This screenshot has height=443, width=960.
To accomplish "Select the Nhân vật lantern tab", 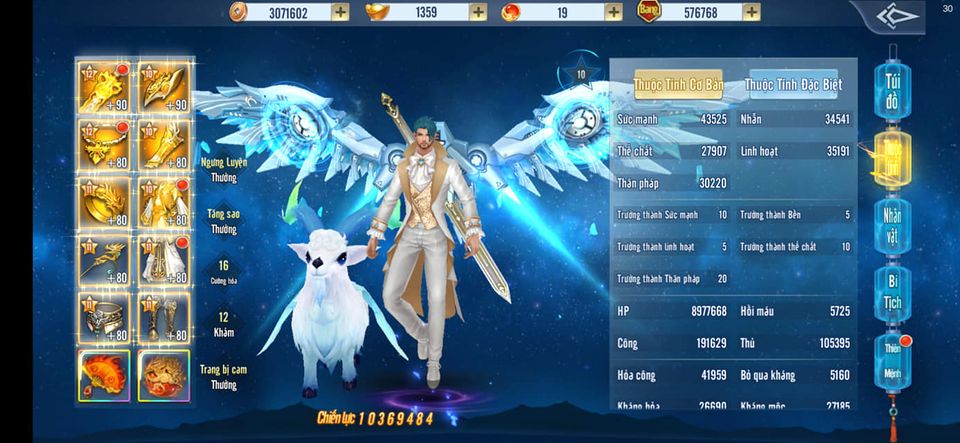I will point(891,227).
